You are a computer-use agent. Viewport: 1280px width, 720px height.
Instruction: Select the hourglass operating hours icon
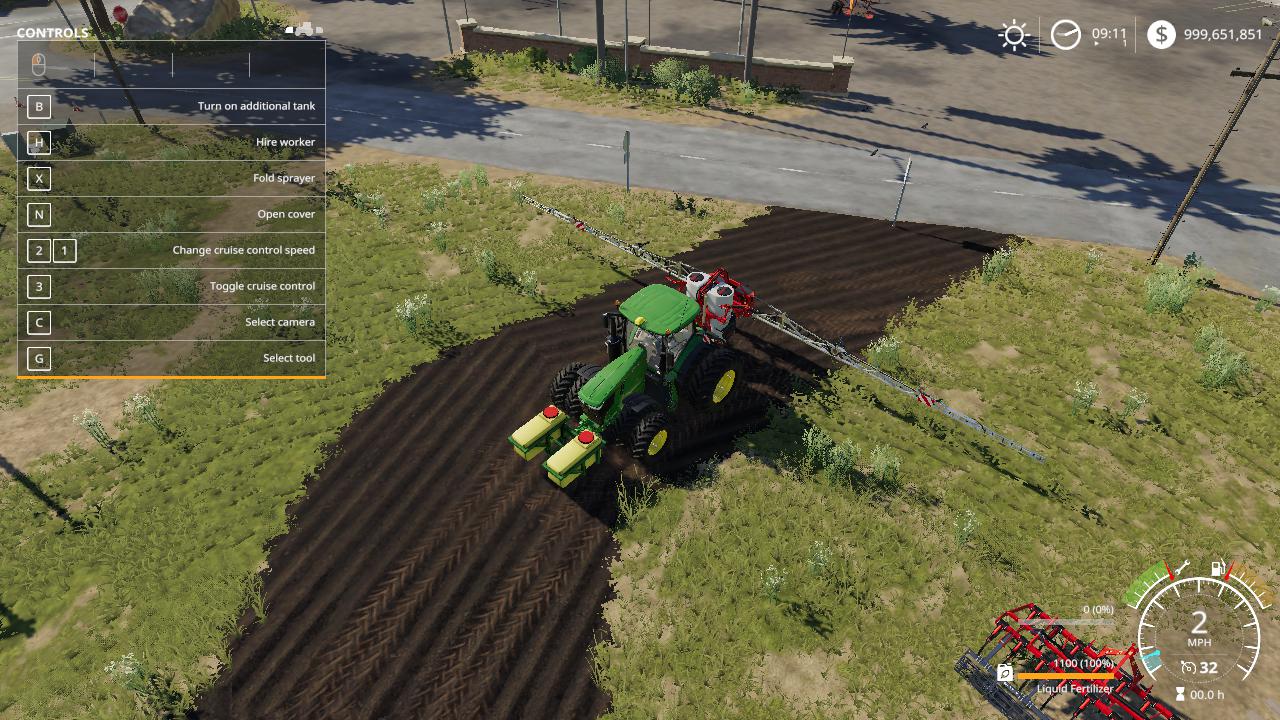[1180, 694]
